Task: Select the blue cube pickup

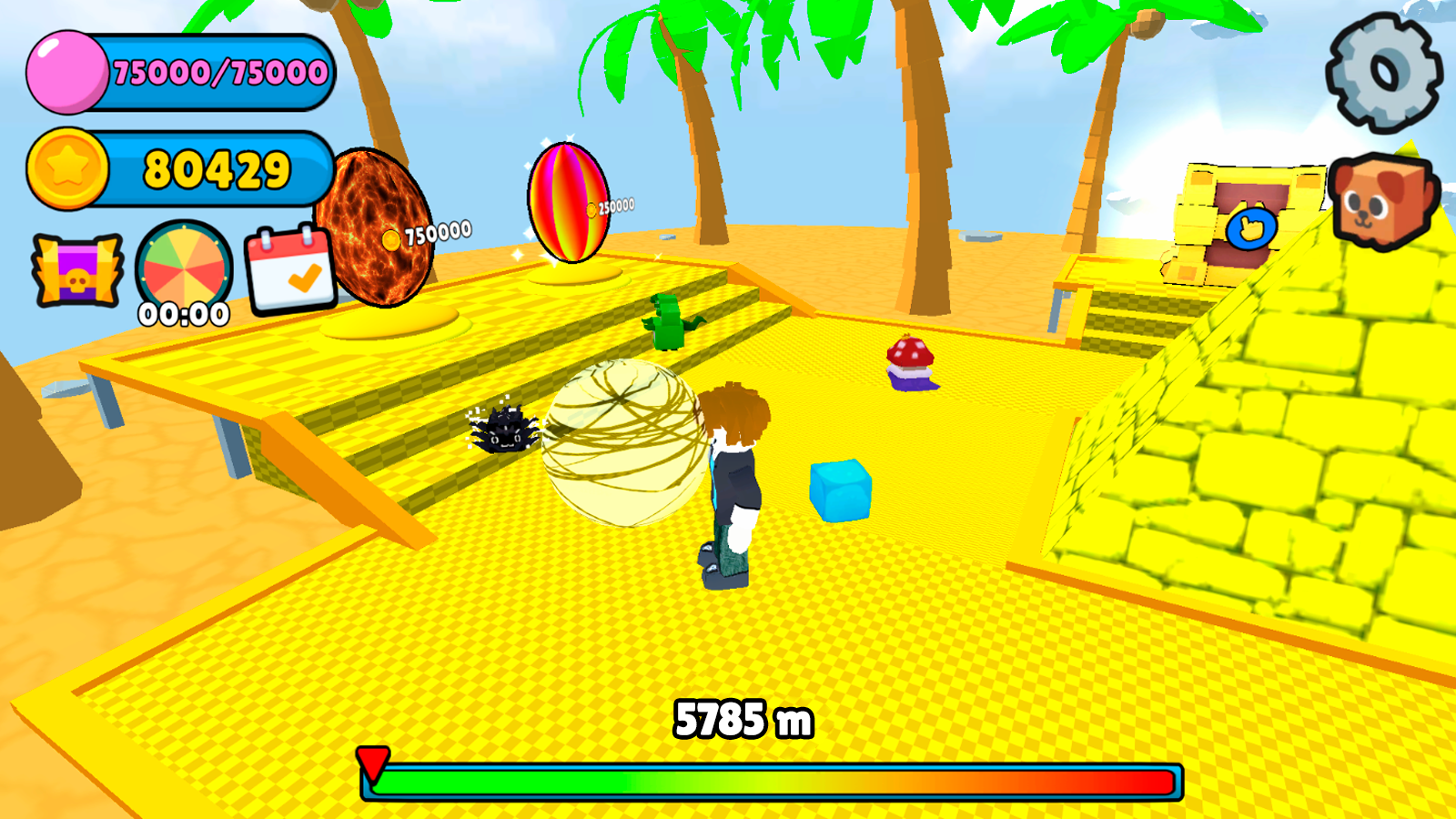Action: coord(838,489)
